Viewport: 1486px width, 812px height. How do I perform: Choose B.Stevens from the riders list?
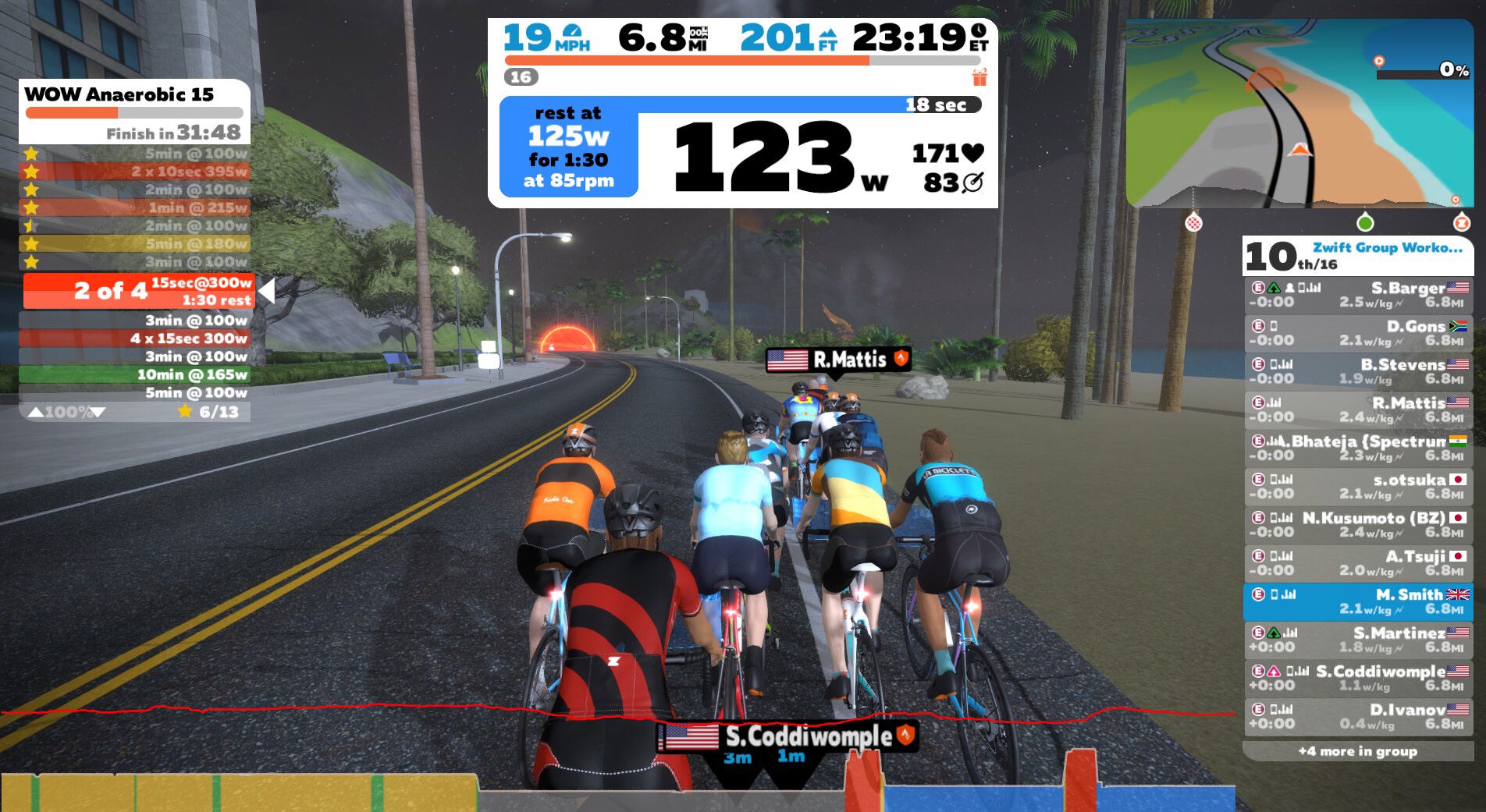tap(1357, 371)
